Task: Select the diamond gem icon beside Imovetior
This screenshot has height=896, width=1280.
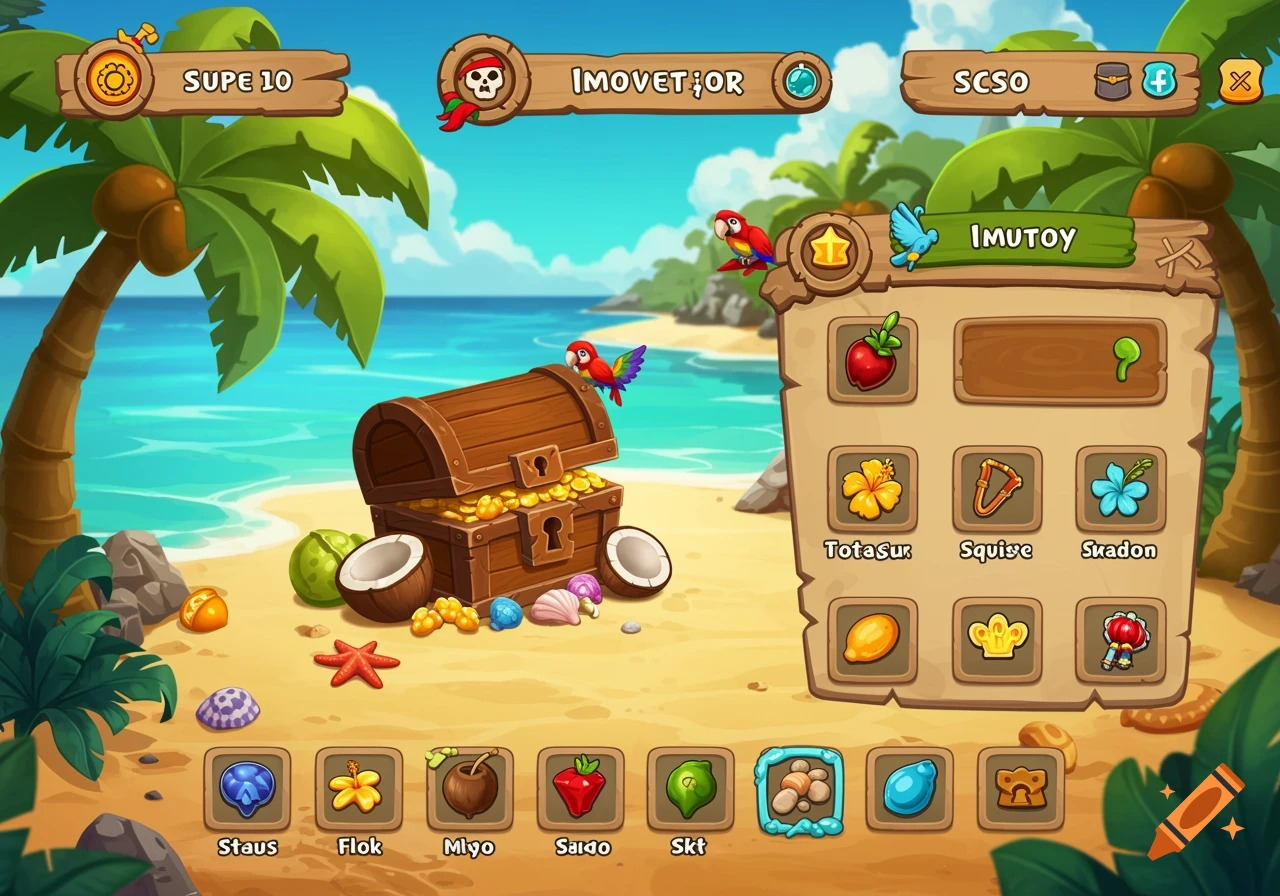Action: (x=800, y=78)
